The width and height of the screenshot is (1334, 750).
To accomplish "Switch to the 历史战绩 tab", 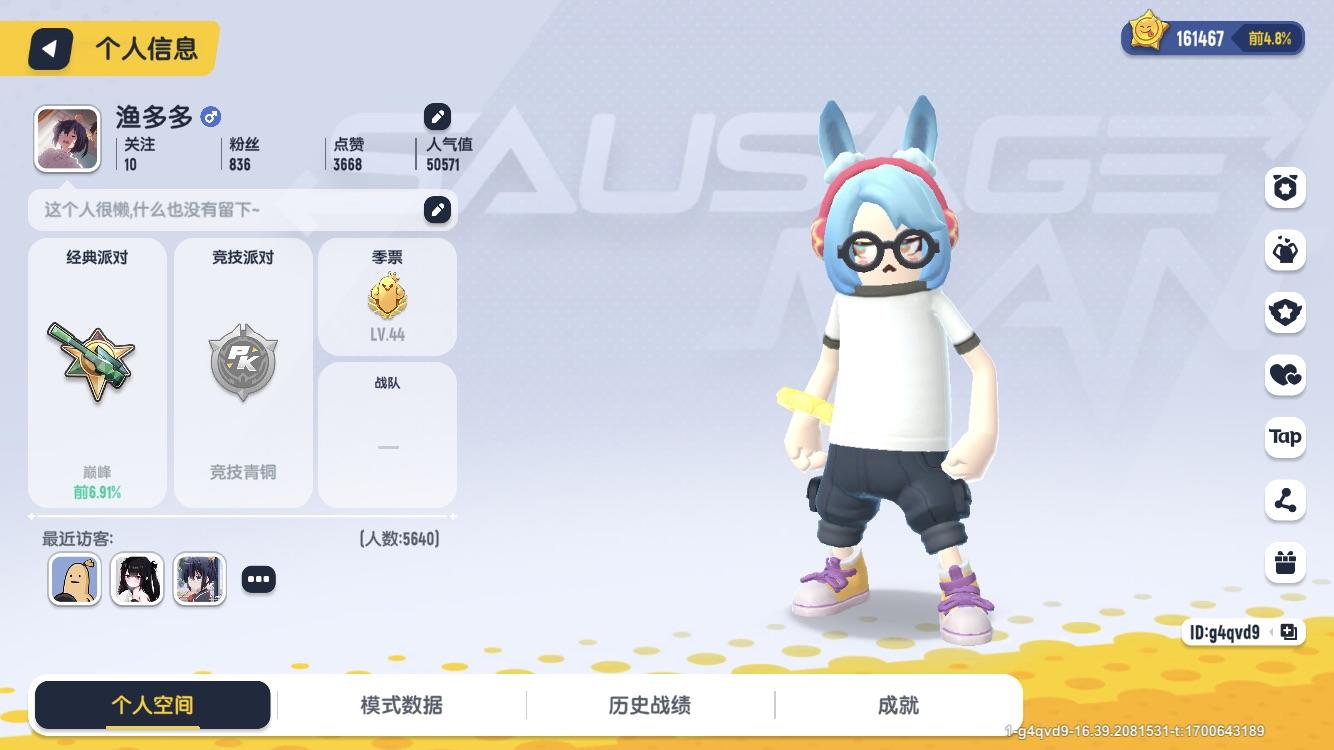I will click(x=649, y=705).
